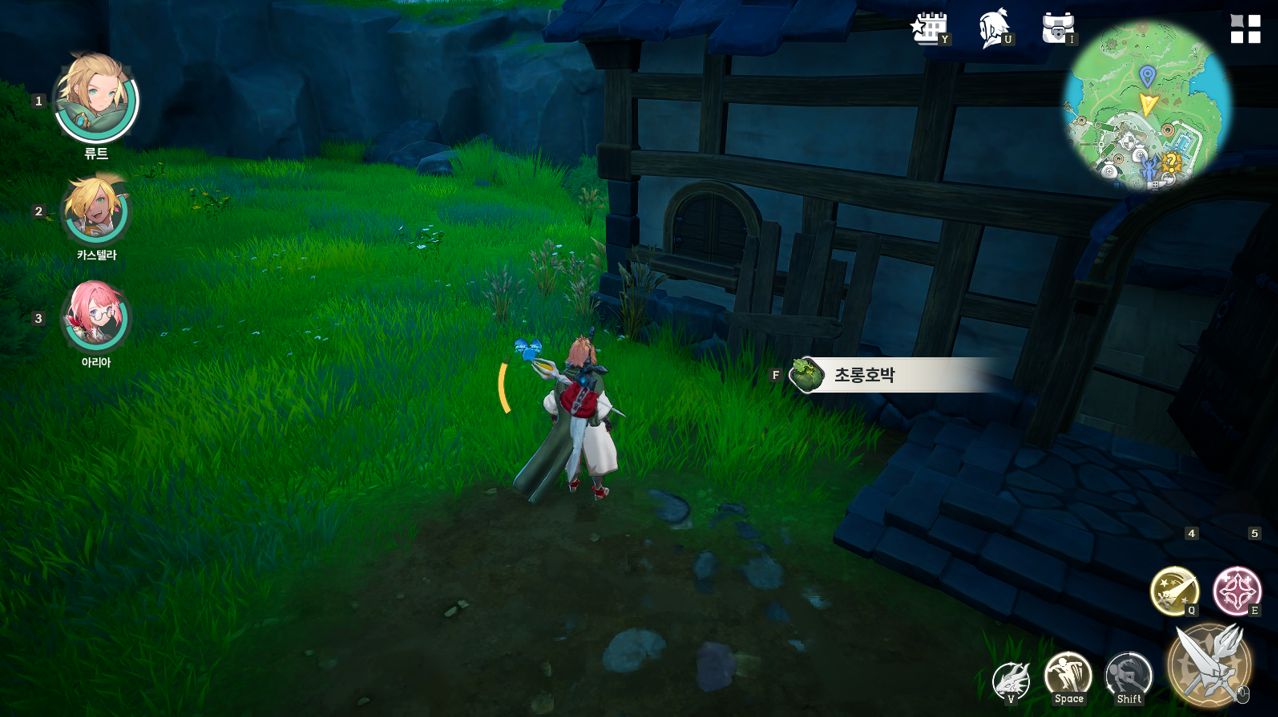This screenshot has width=1278, height=717.
Task: Activate the dash action icon
Action: click(1129, 677)
